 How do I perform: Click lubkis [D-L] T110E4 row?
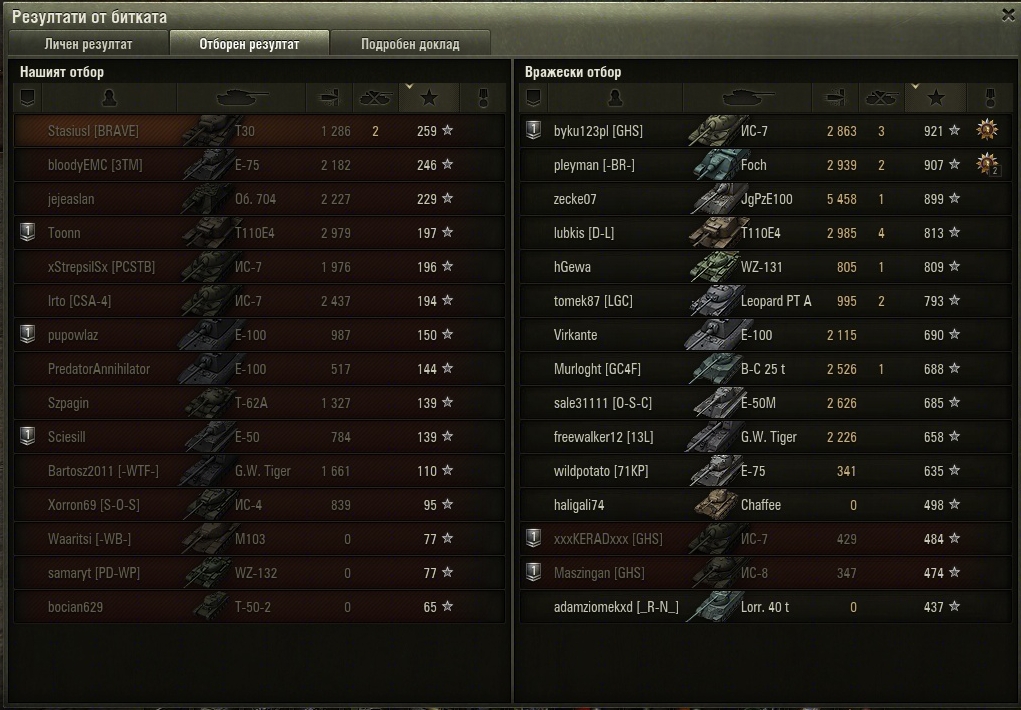pos(740,233)
